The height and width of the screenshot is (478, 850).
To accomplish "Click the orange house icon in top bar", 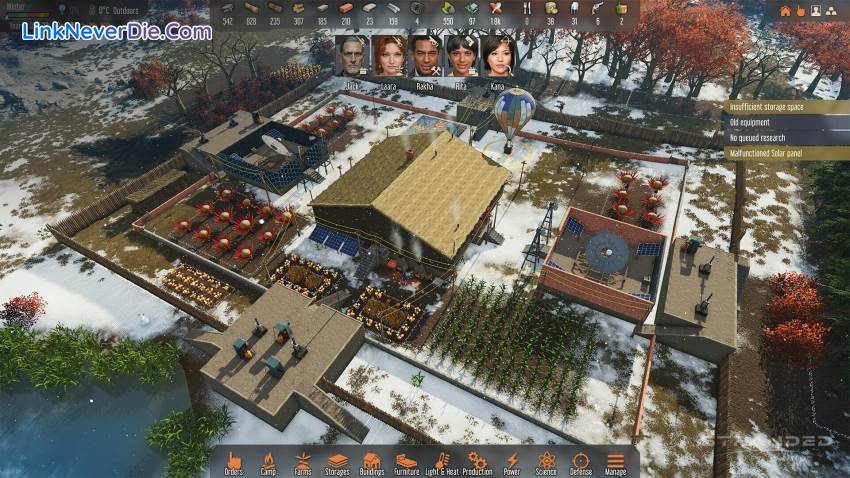I will pos(785,11).
